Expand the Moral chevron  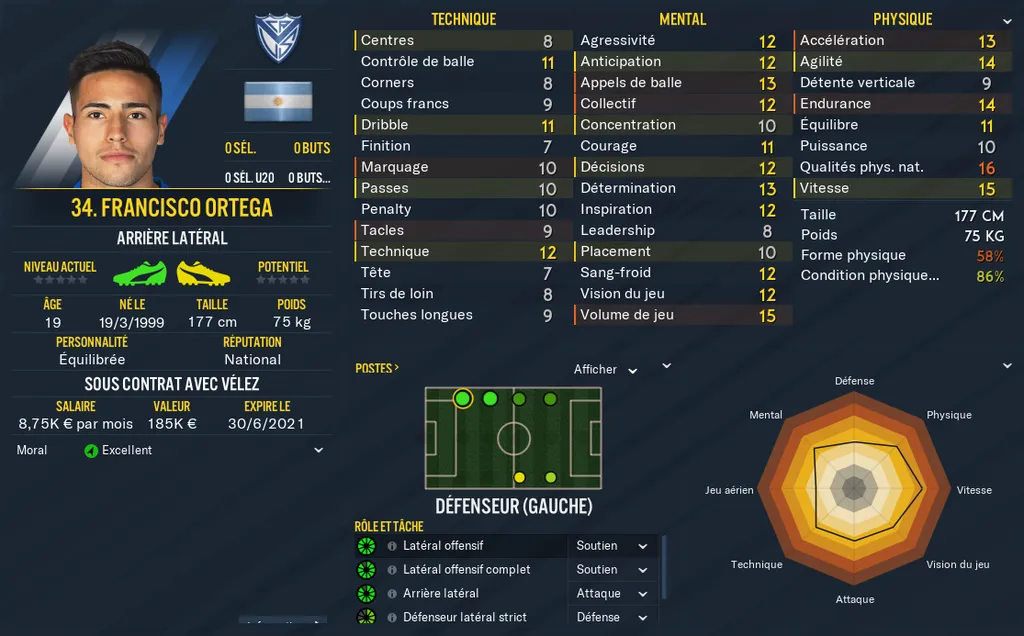coord(319,451)
